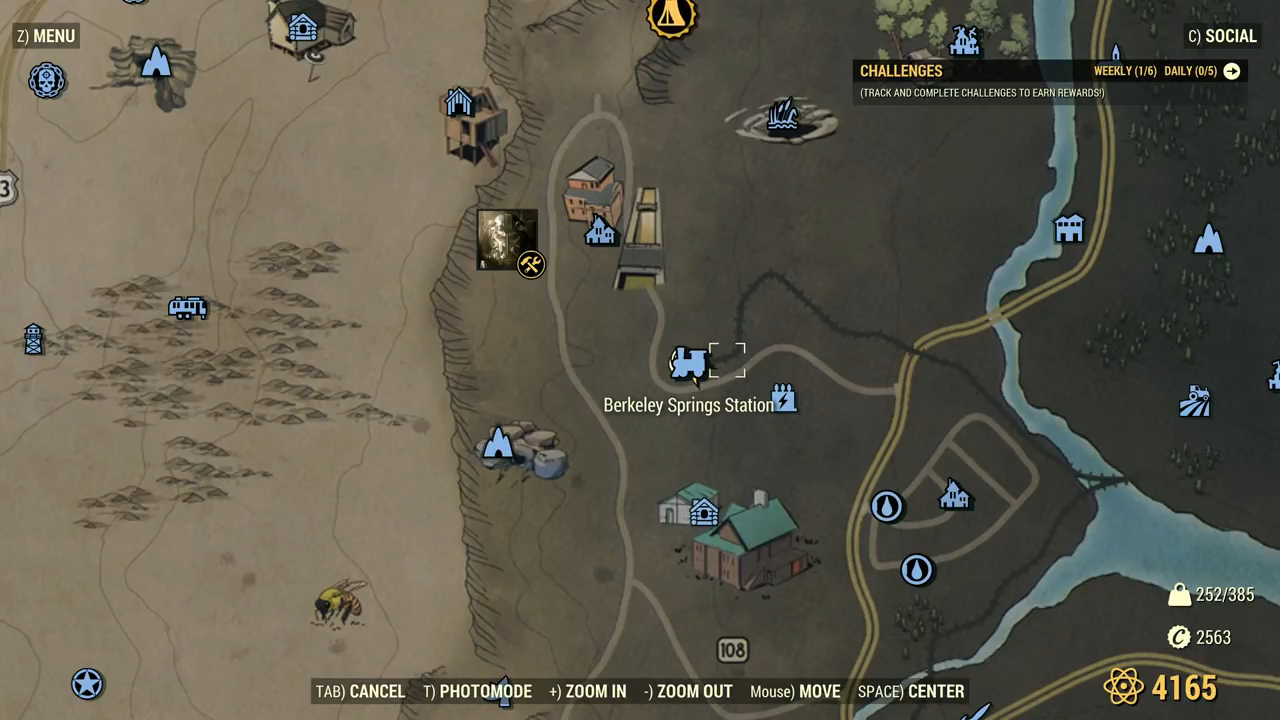The width and height of the screenshot is (1280, 720).
Task: Select the camper trailer map marker
Action: [187, 308]
